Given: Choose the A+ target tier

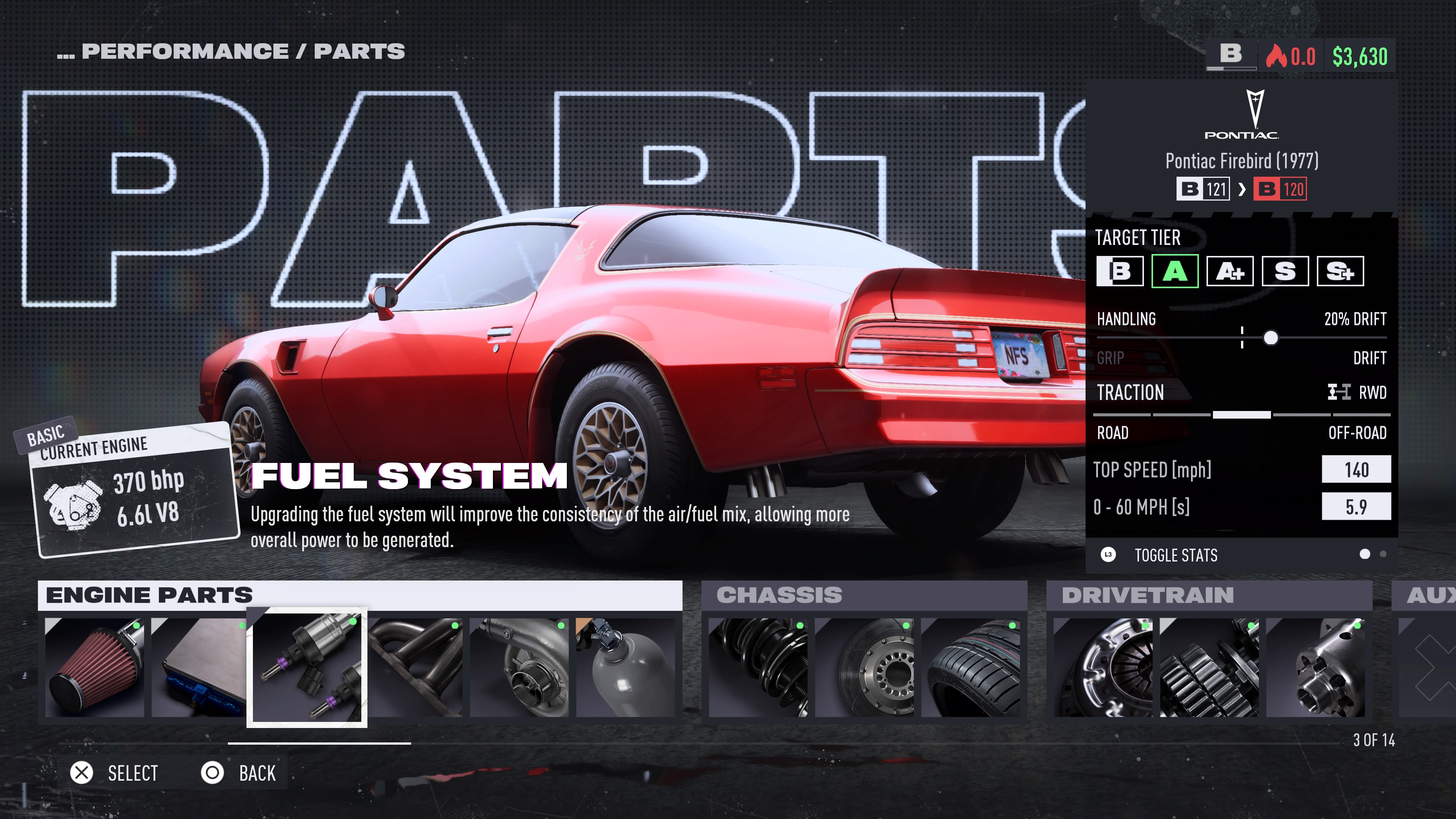Looking at the screenshot, I should point(1230,271).
